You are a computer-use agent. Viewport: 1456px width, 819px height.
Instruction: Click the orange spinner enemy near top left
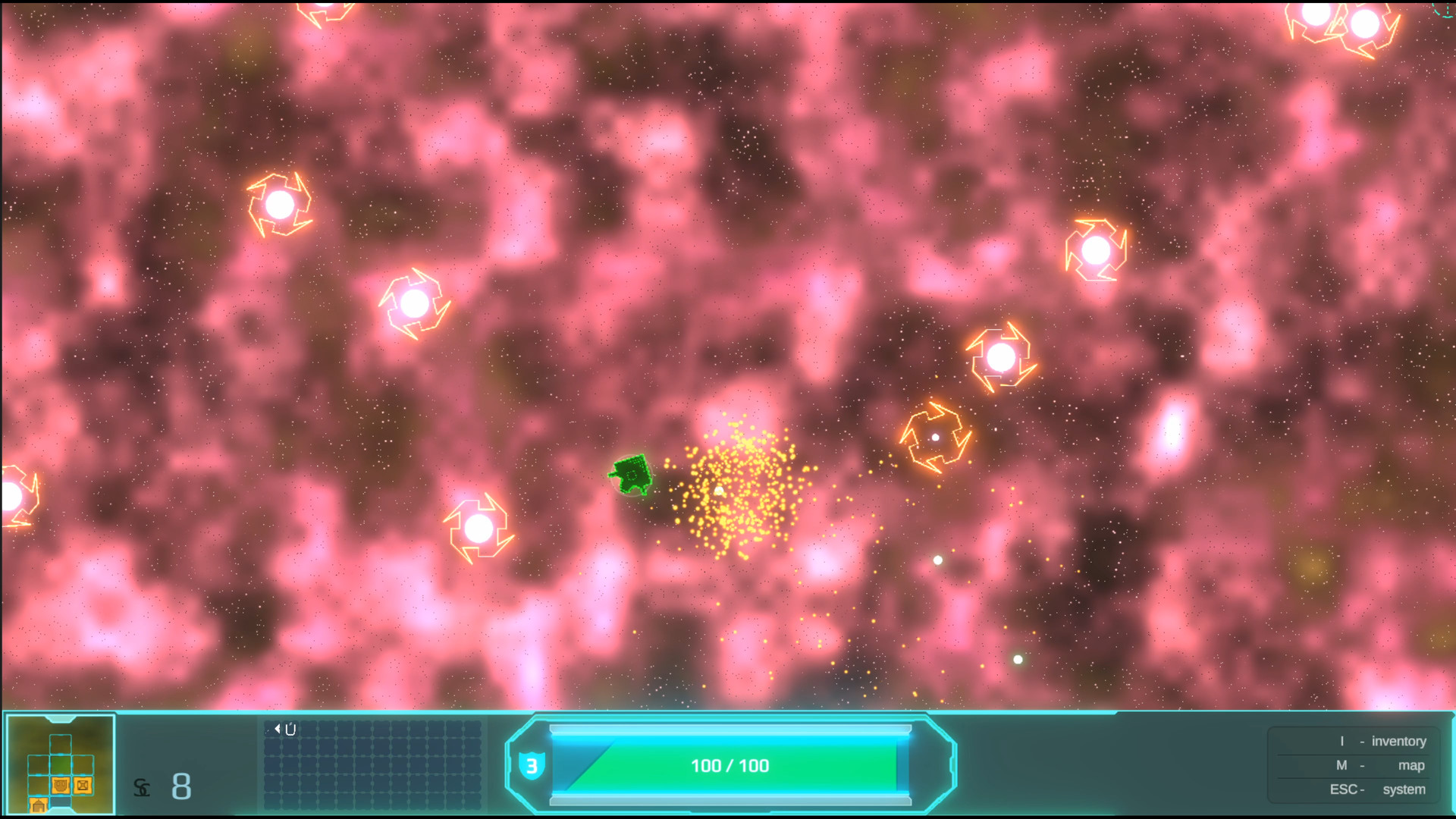coord(279,203)
